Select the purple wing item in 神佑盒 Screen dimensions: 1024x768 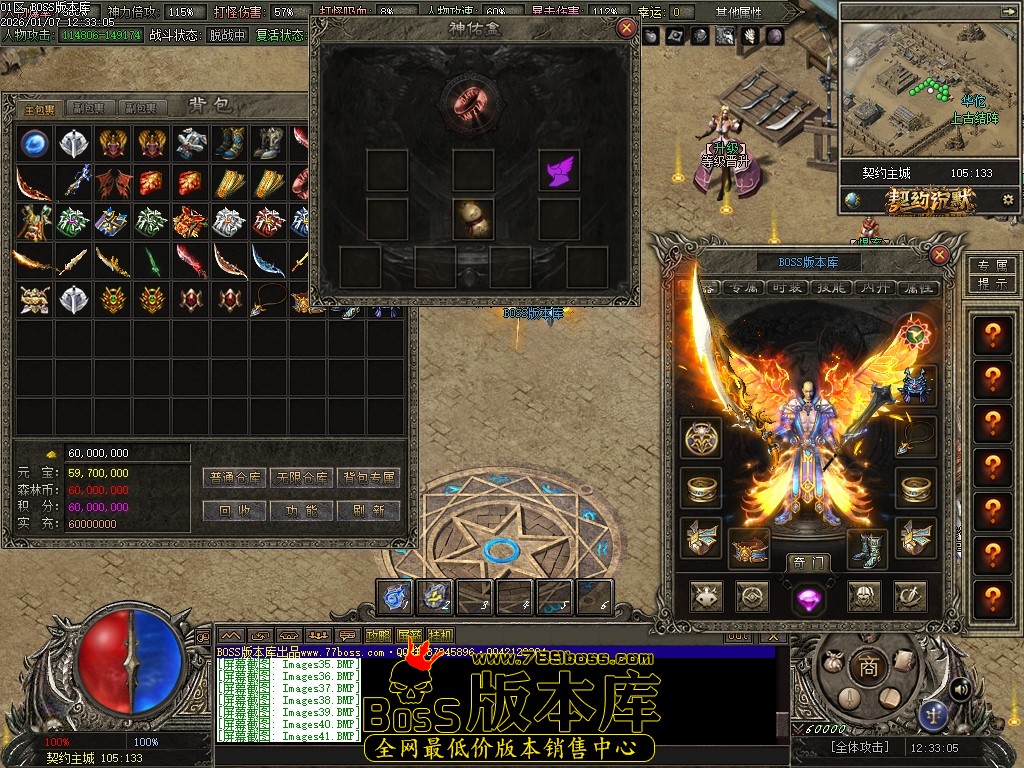[x=558, y=170]
